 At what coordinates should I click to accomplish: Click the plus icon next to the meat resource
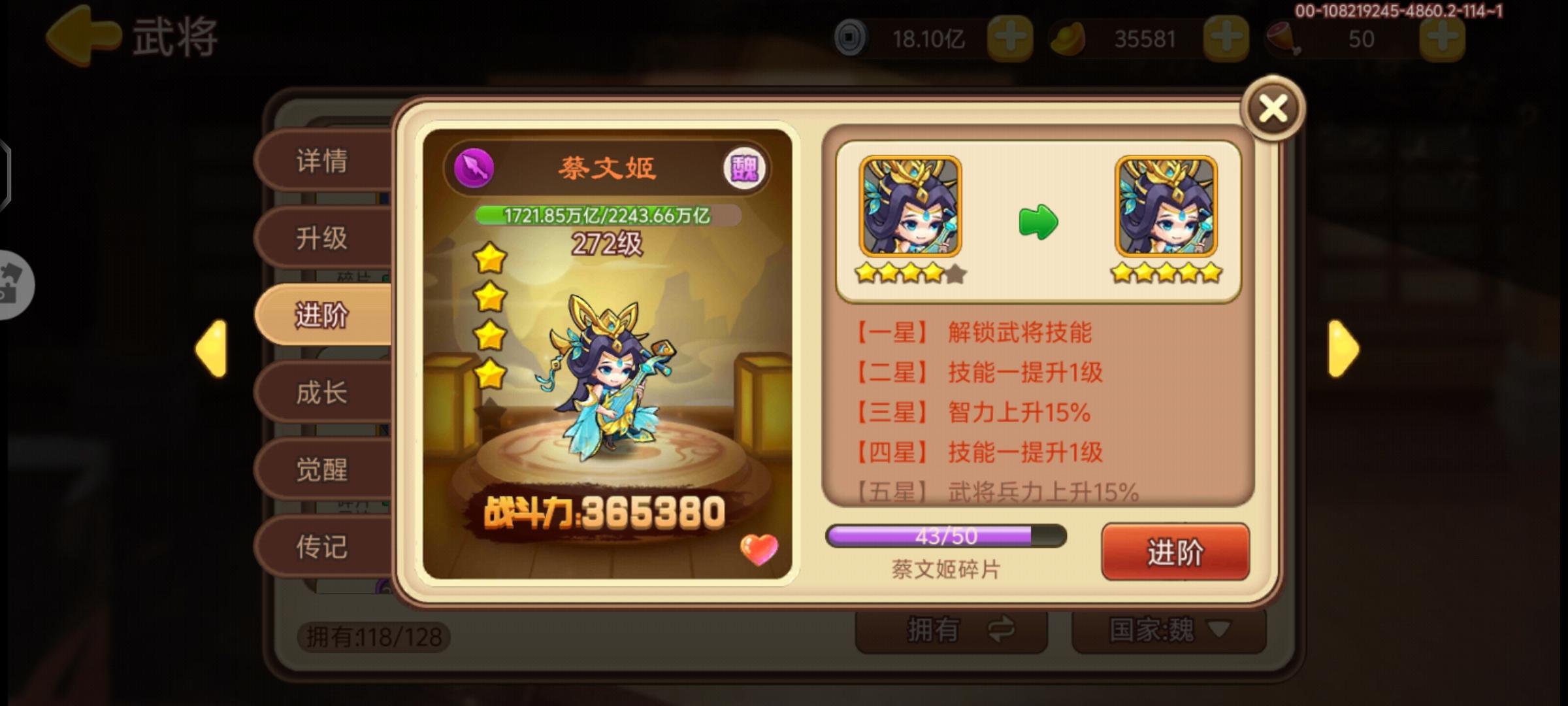(x=1444, y=37)
